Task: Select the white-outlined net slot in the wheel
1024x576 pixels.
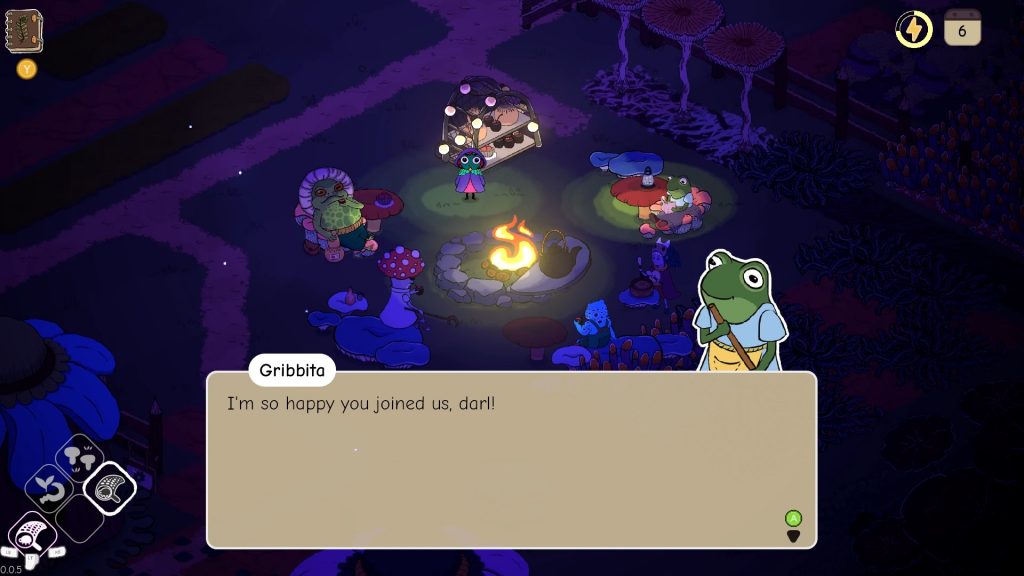Action: point(109,489)
